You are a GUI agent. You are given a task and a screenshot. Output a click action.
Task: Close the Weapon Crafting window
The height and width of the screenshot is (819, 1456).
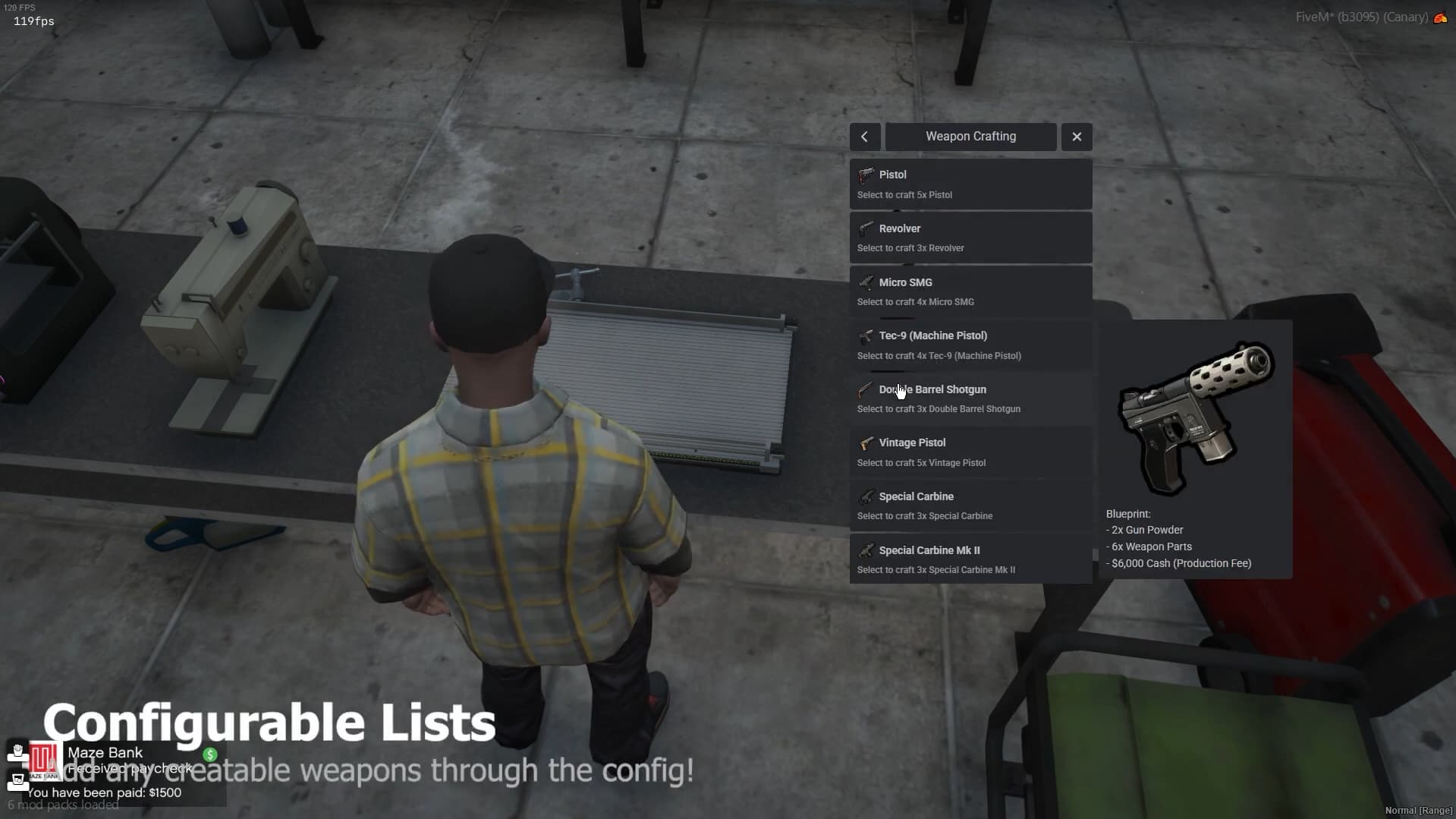pos(1077,137)
